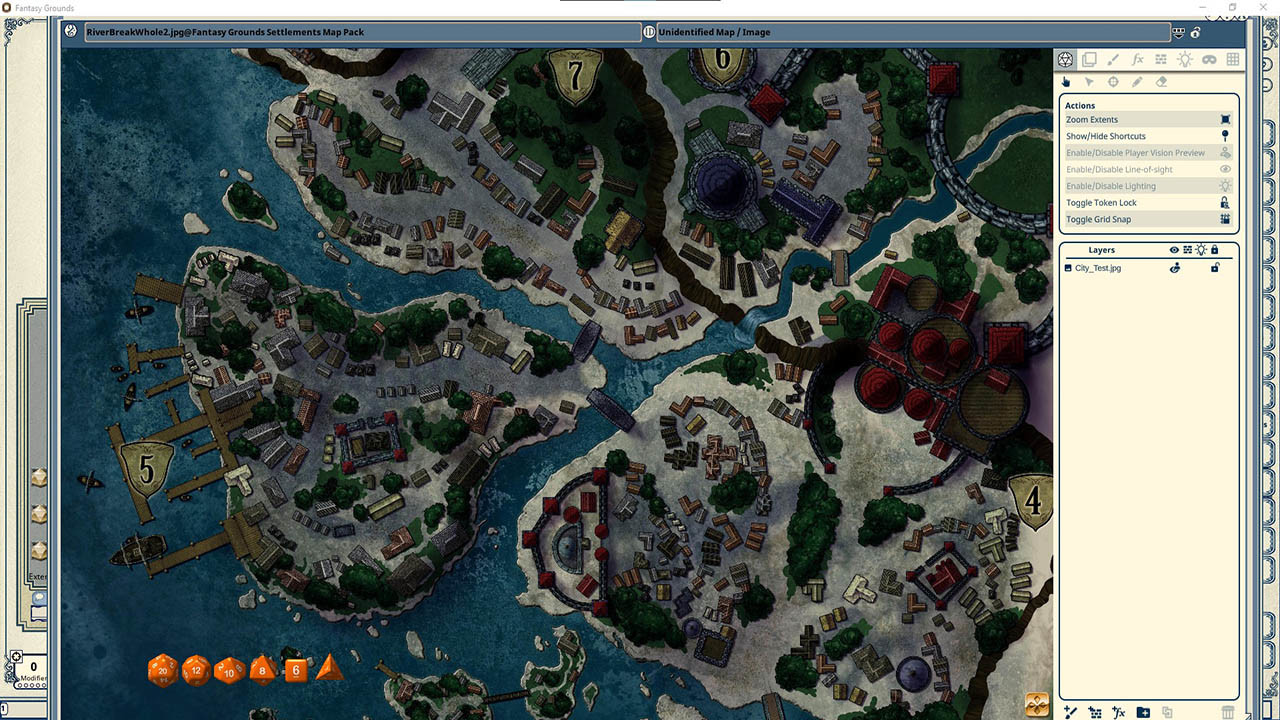This screenshot has width=1280, height=720.
Task: Select the eraser tool
Action: pyautogui.click(x=1161, y=81)
